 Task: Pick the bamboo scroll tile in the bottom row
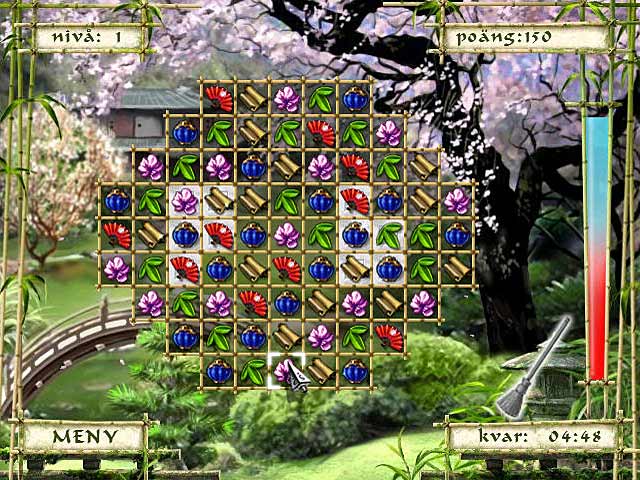tap(321, 371)
